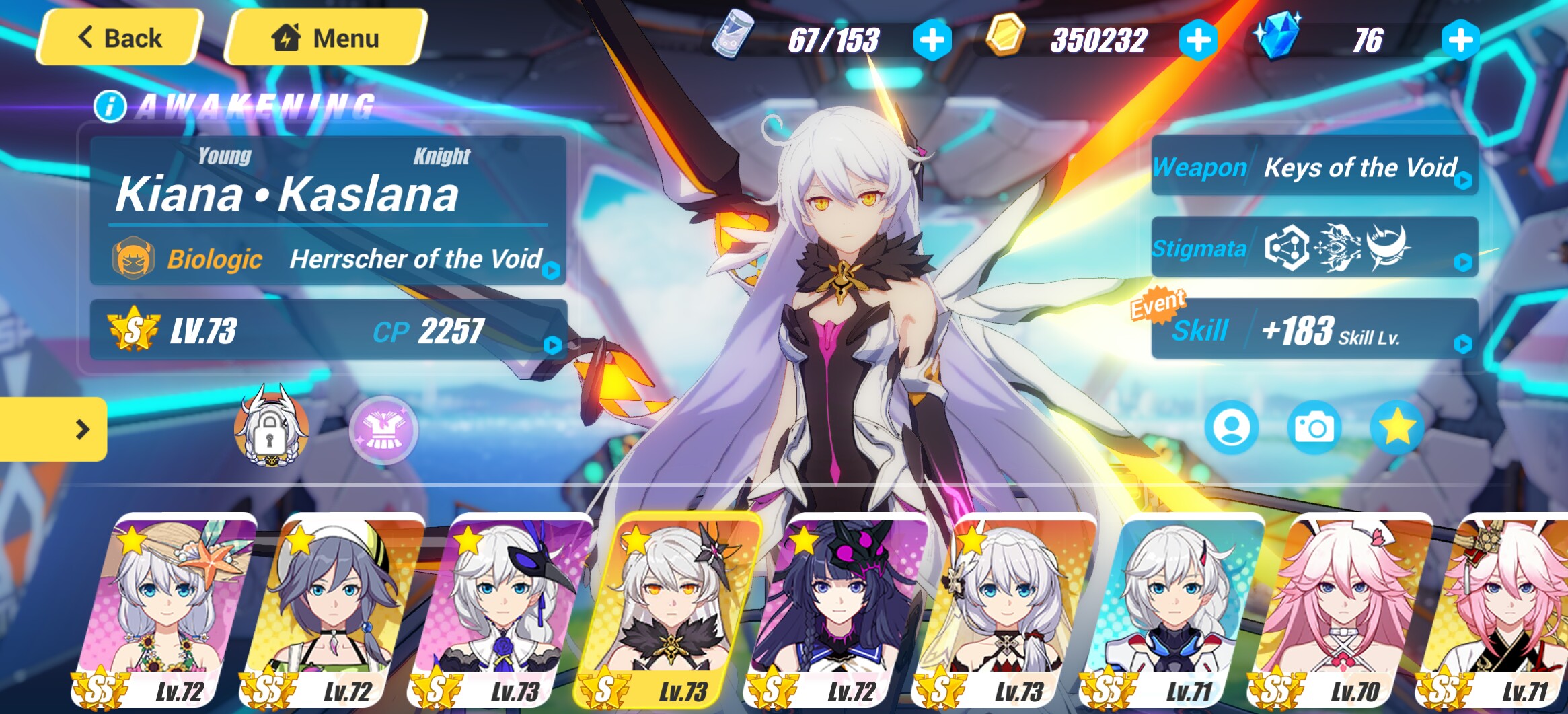Open the profile portrait icon
This screenshot has width=1568, height=714.
coord(1231,428)
